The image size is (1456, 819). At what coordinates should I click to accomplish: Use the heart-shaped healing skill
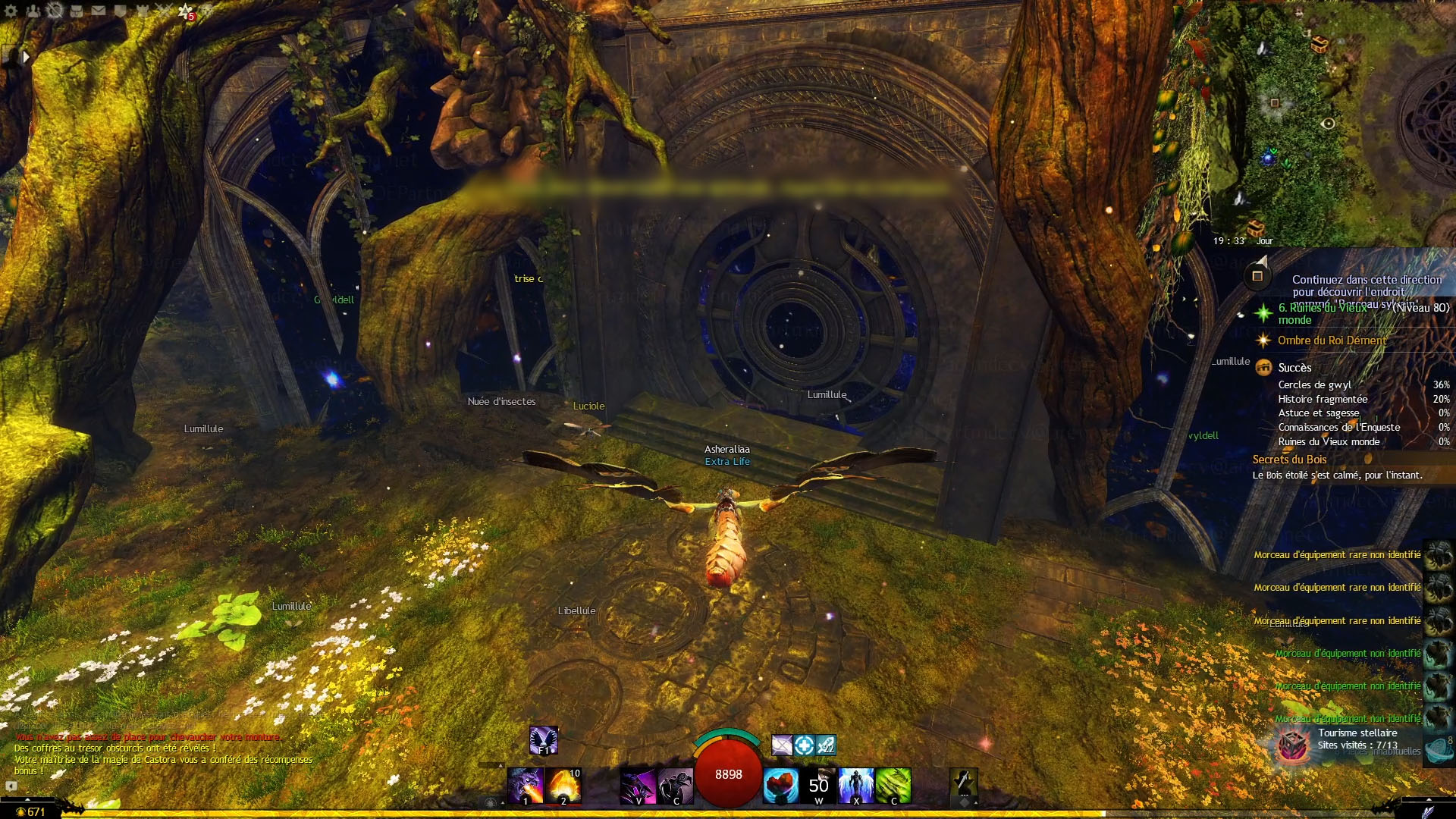click(780, 785)
